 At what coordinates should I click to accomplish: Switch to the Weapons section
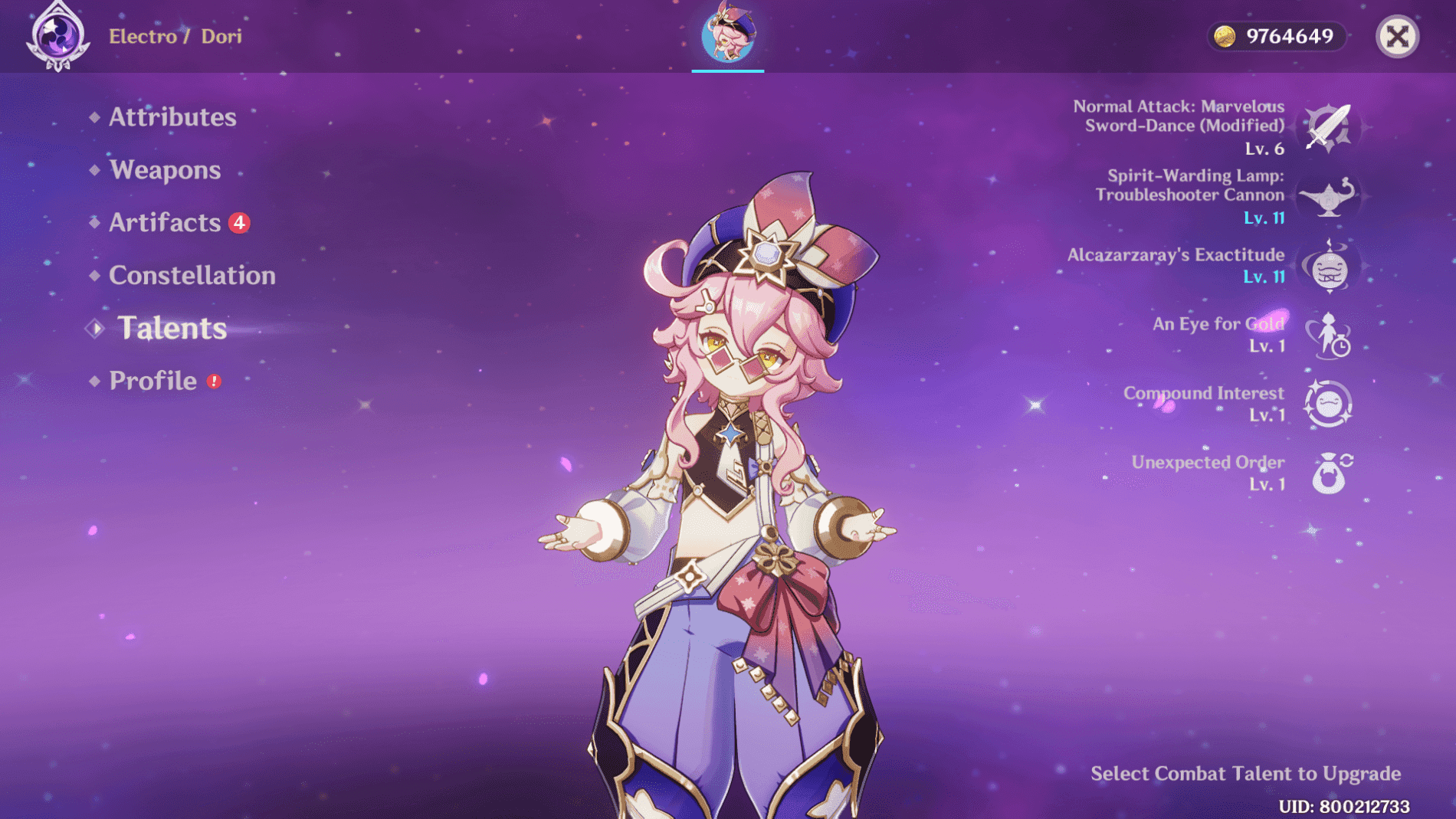point(165,170)
